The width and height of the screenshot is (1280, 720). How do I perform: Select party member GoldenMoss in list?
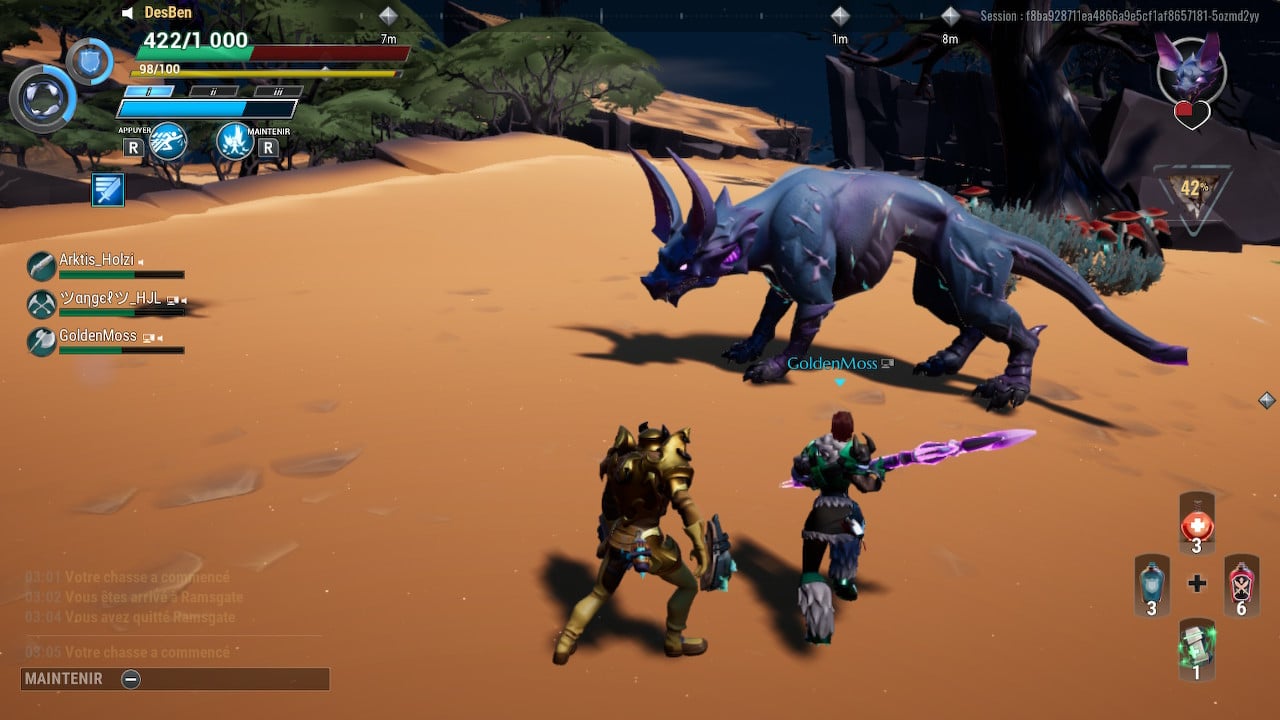coord(97,337)
